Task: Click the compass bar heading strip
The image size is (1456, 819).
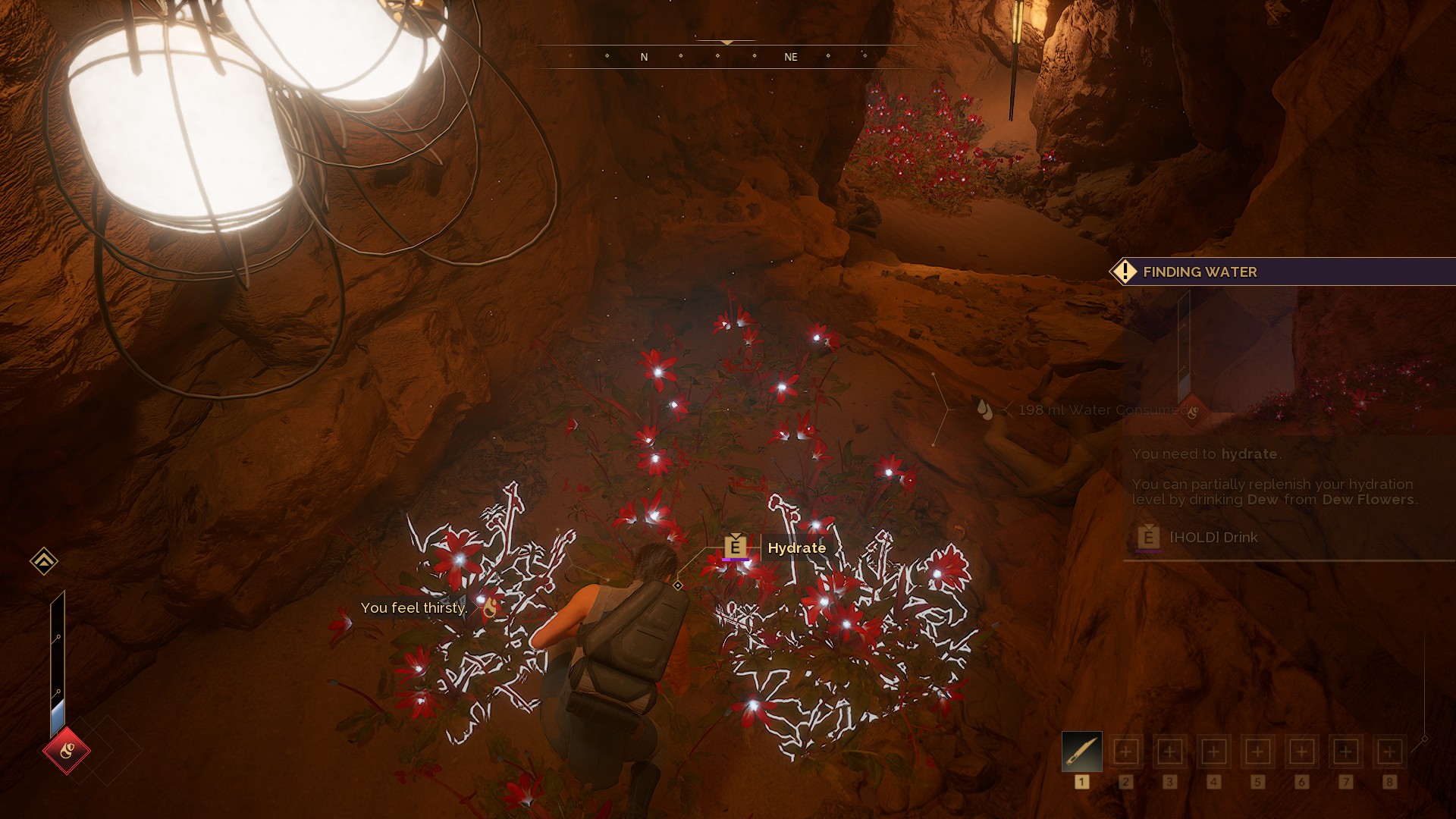Action: click(x=726, y=57)
